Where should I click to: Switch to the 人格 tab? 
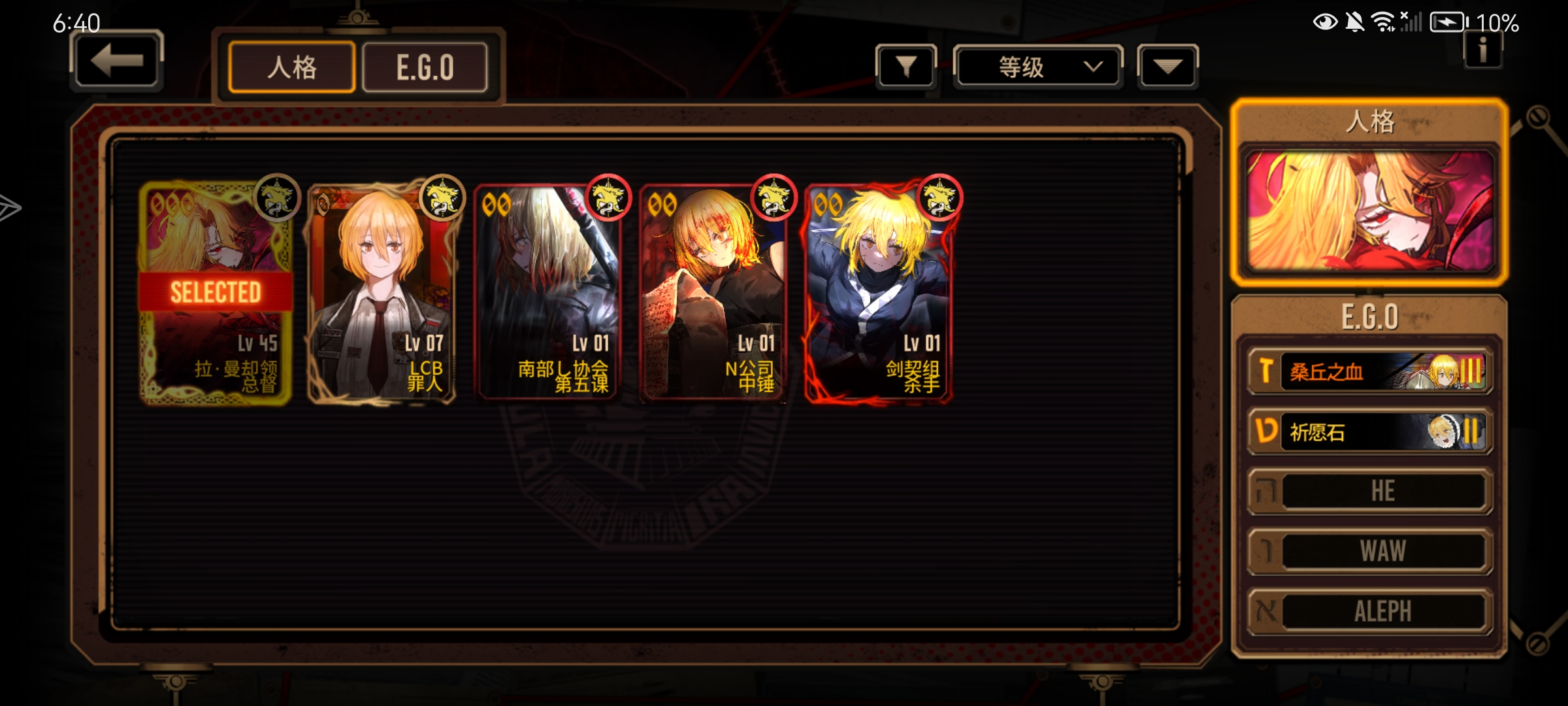292,67
